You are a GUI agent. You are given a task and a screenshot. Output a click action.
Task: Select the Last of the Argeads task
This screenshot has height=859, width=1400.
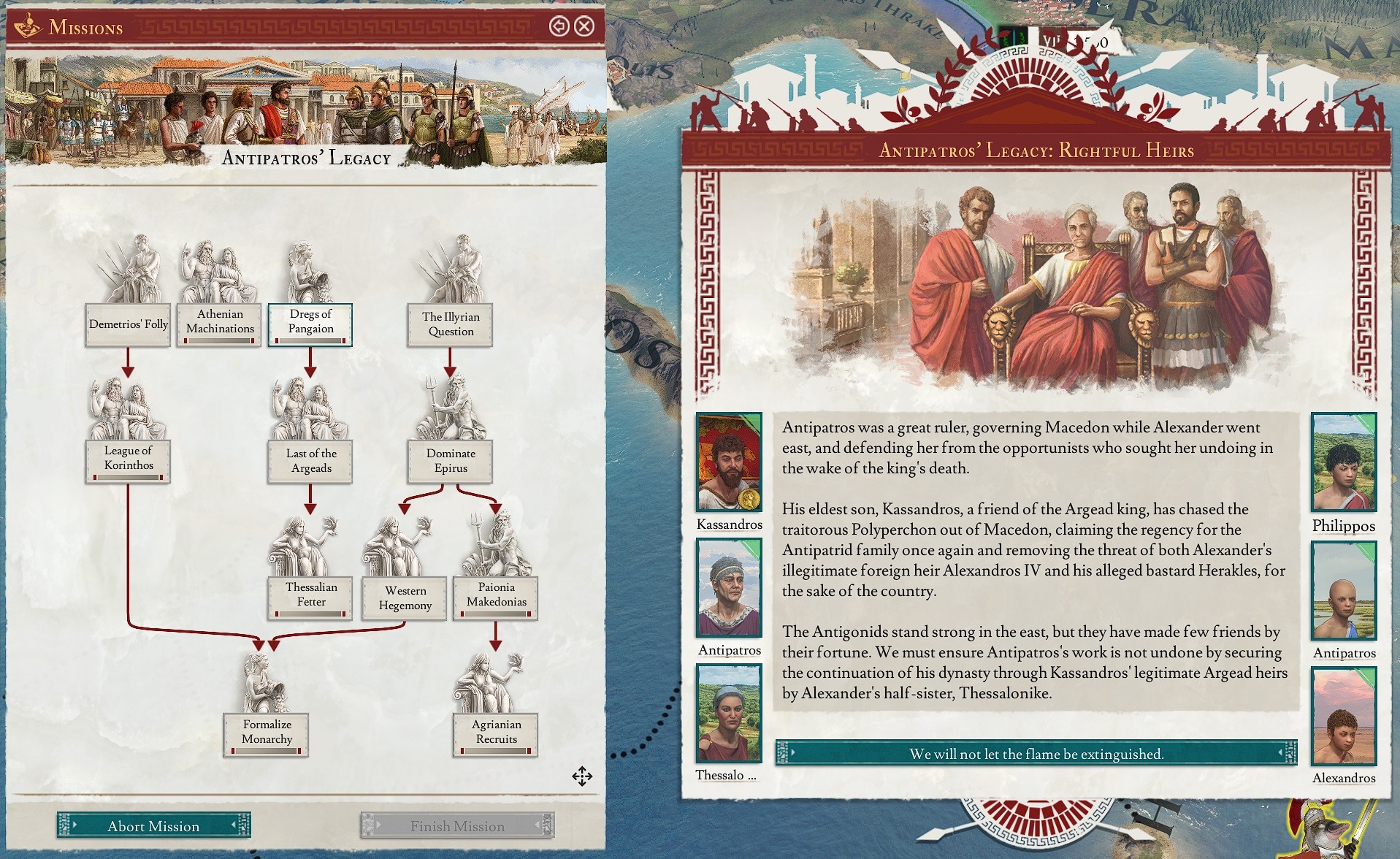[311, 461]
